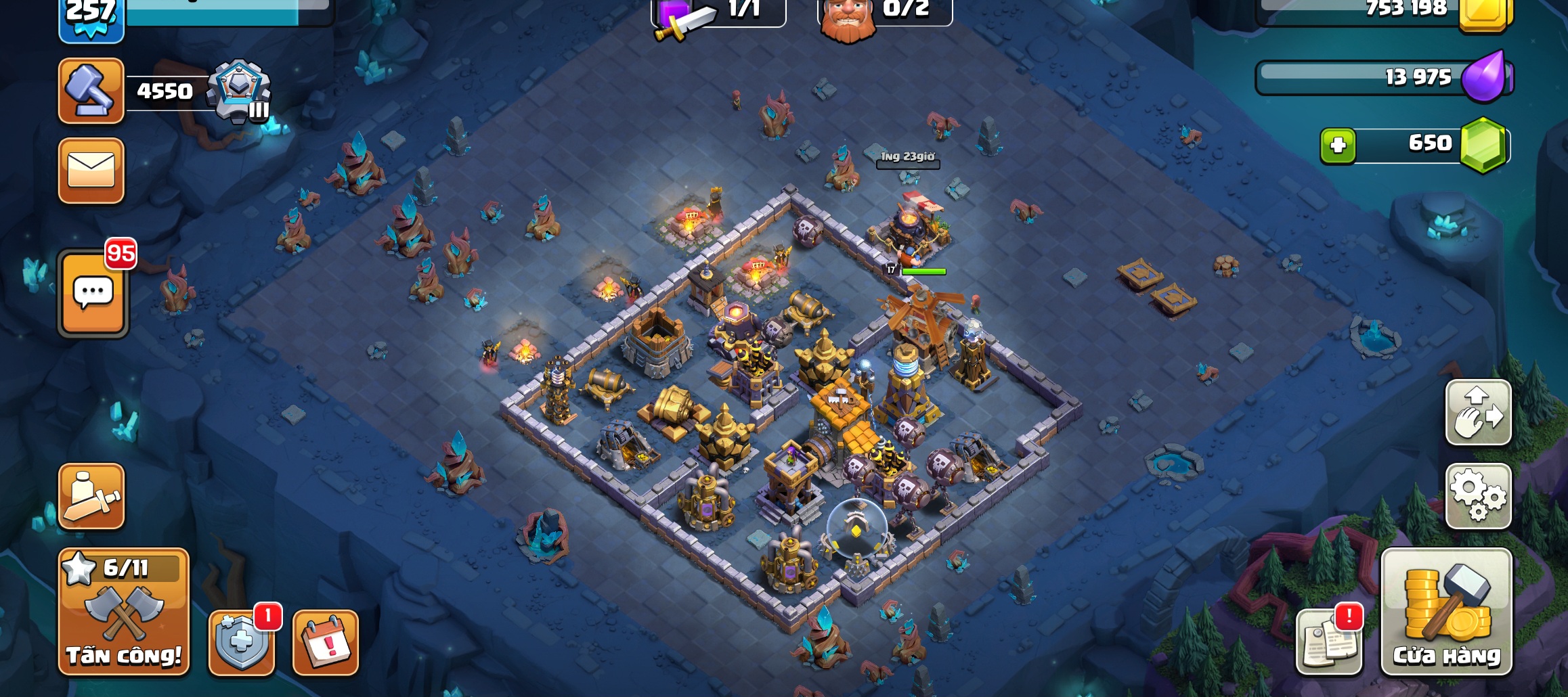The width and height of the screenshot is (1568, 697).
Task: Tap the hammer trophy league button
Action: [x=91, y=91]
